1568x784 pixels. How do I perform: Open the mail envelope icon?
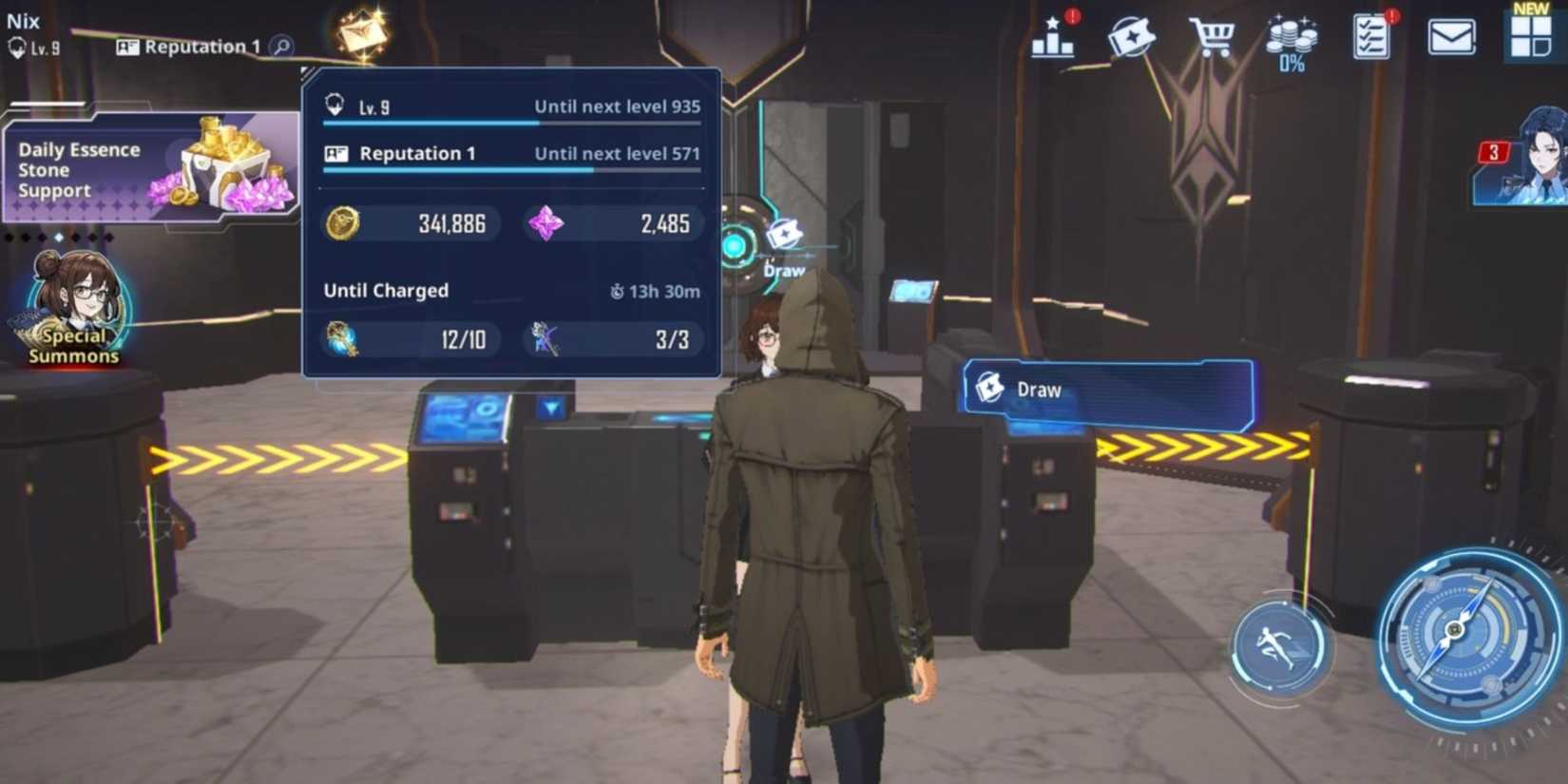click(x=1450, y=36)
